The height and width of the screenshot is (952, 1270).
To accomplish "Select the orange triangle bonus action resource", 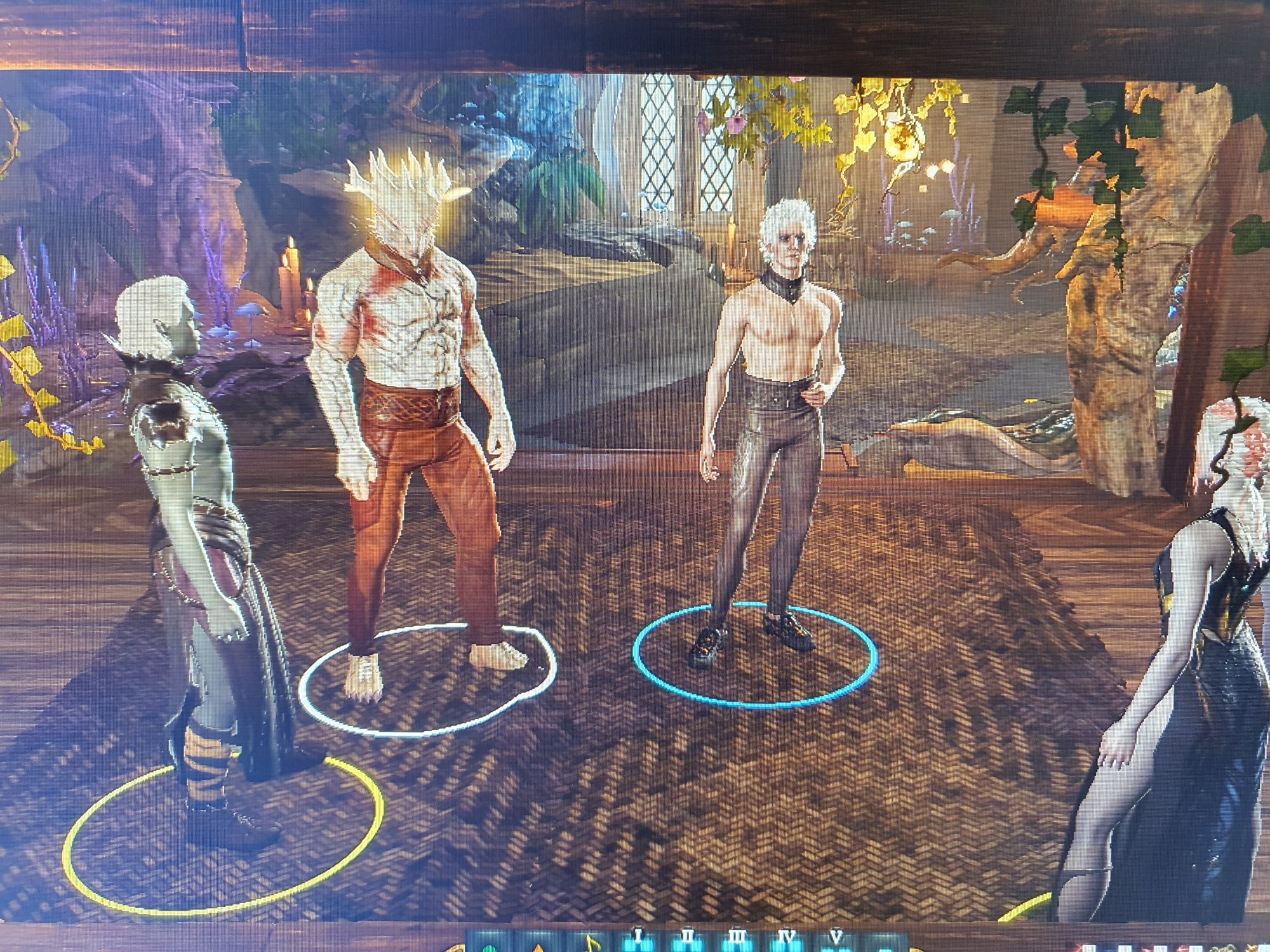I will click(538, 946).
